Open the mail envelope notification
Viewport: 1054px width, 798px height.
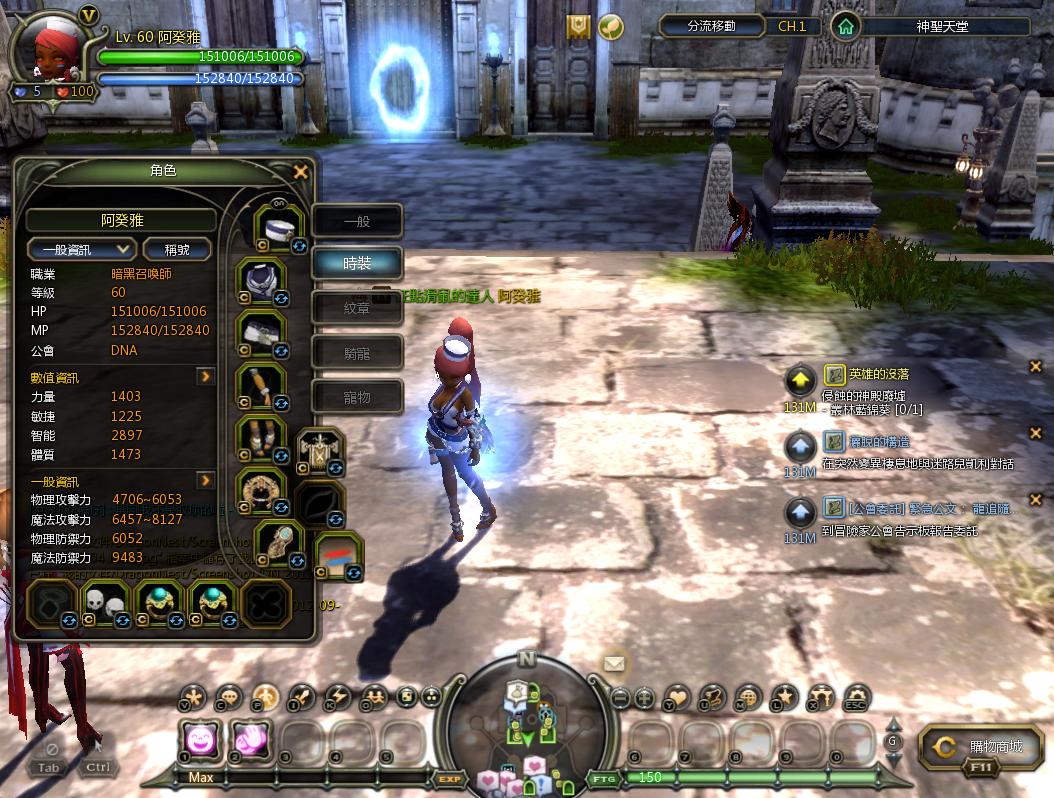614,664
